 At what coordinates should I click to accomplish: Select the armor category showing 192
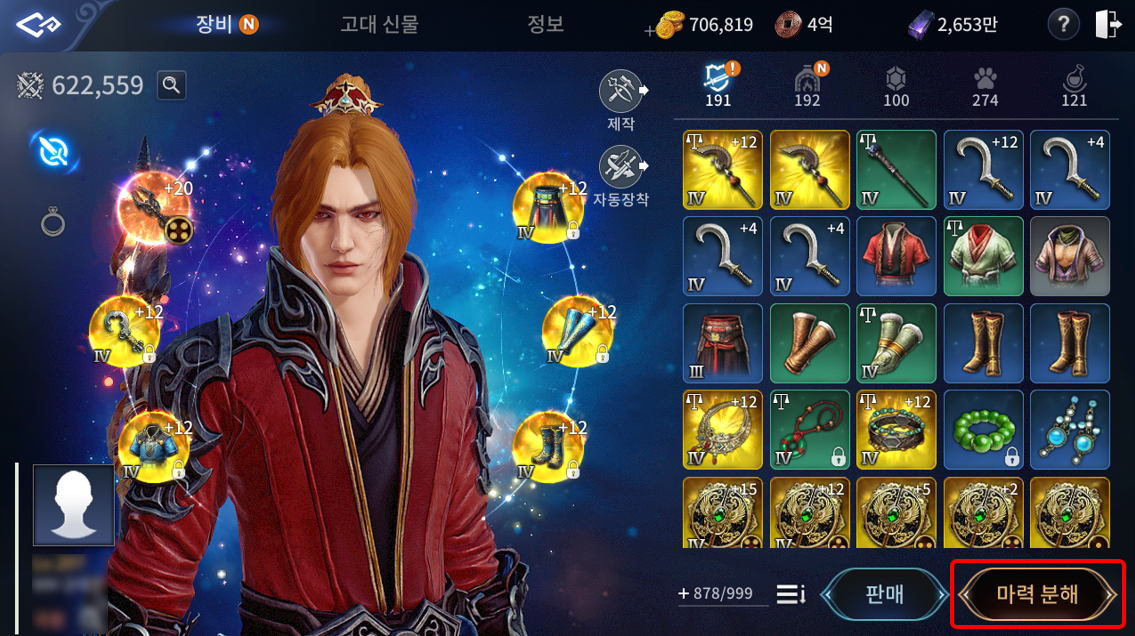(807, 86)
